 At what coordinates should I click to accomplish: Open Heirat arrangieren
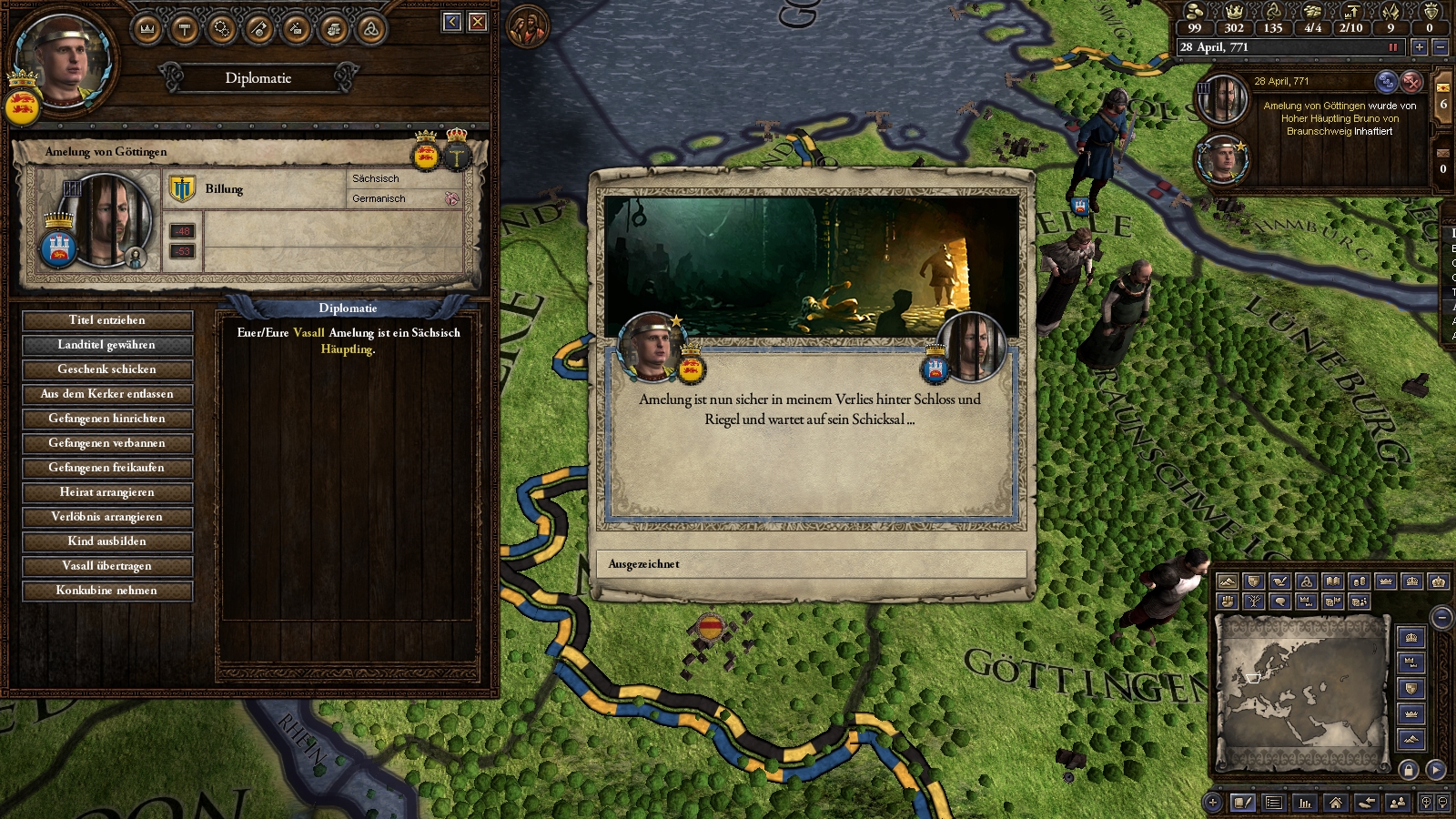point(107,492)
